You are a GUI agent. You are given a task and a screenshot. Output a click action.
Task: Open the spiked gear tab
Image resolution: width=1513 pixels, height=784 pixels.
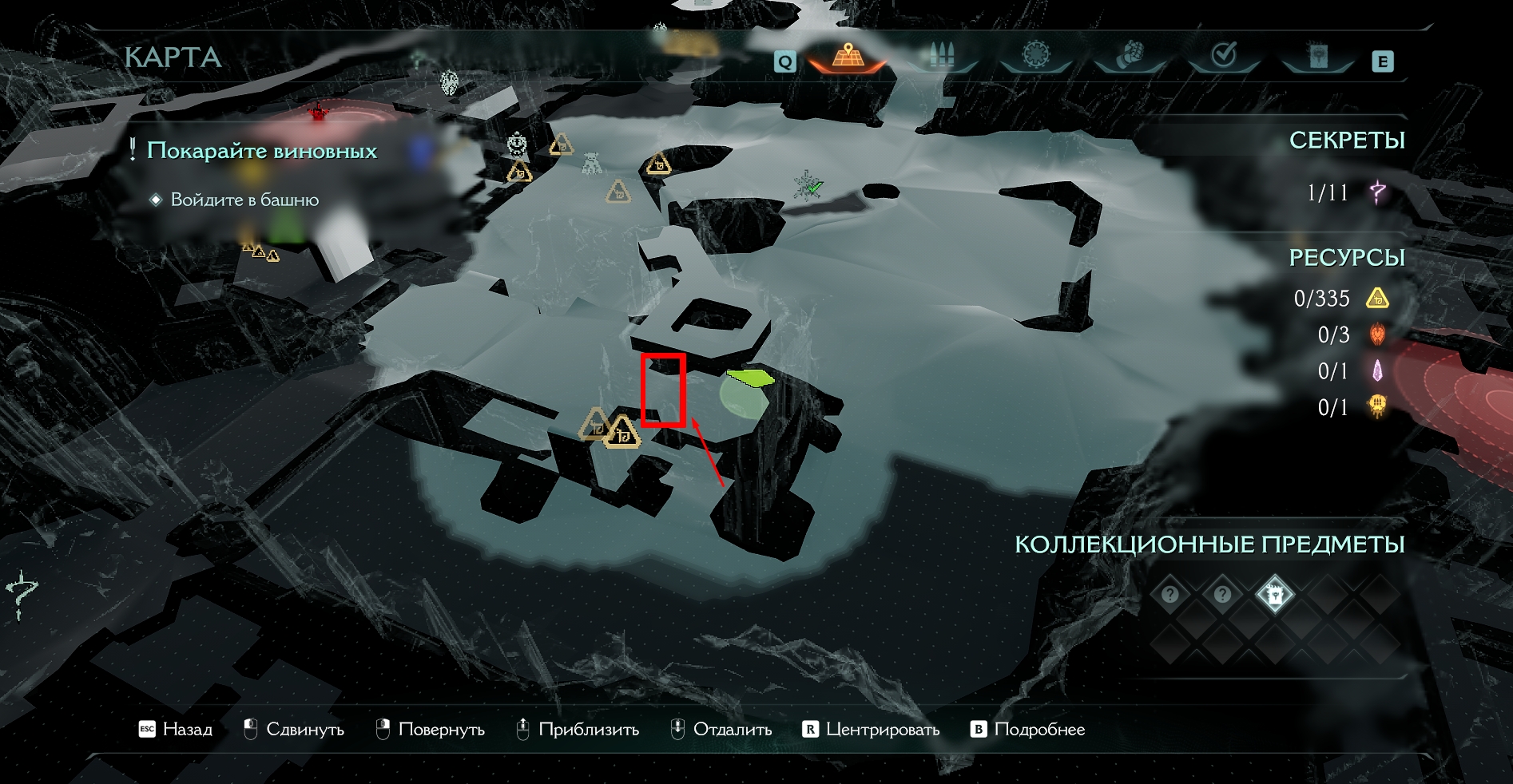click(x=1036, y=56)
